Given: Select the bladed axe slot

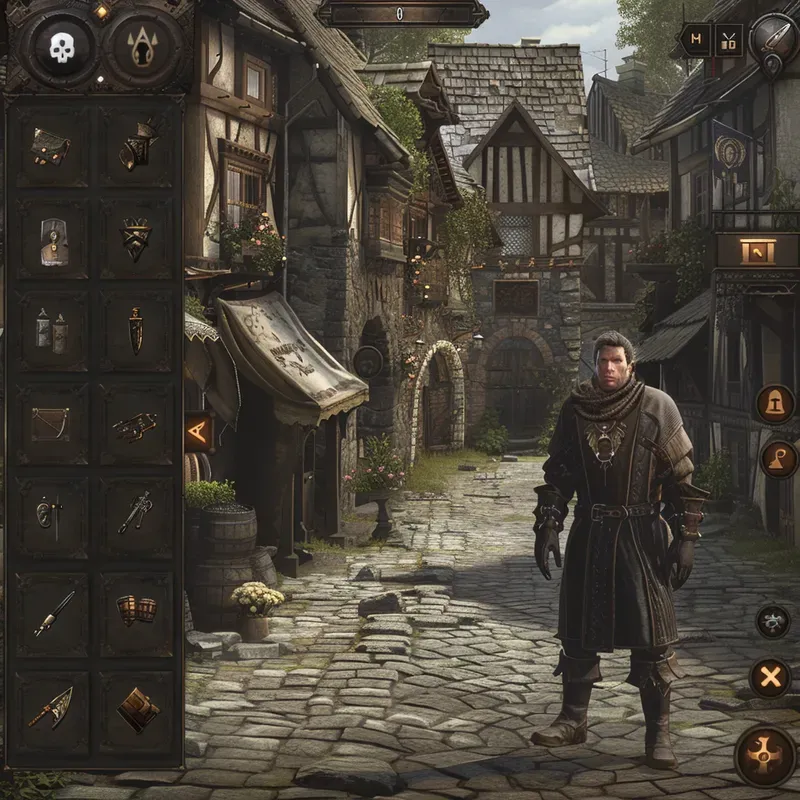Looking at the screenshot, I should (49, 706).
